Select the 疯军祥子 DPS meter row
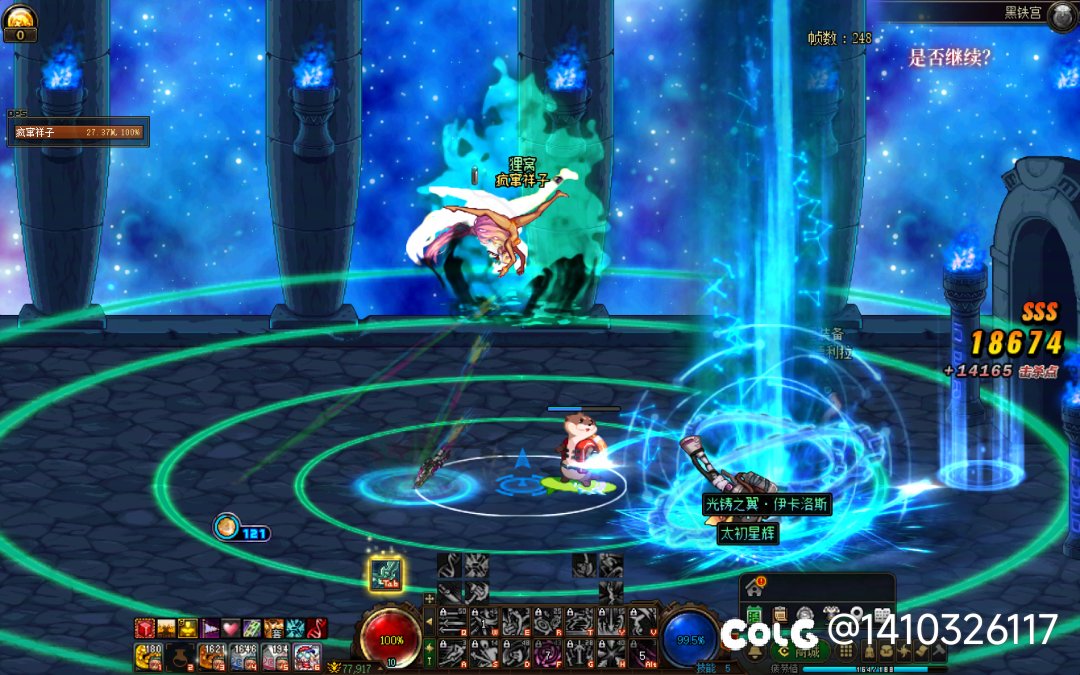Screen dimensions: 1080x675 tap(78, 132)
